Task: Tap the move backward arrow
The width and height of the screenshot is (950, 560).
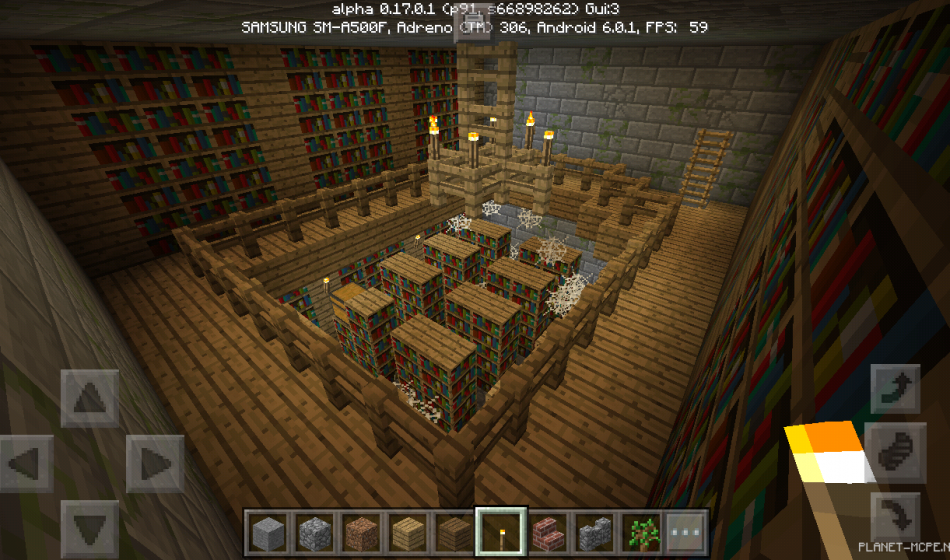Action: pyautogui.click(x=89, y=527)
